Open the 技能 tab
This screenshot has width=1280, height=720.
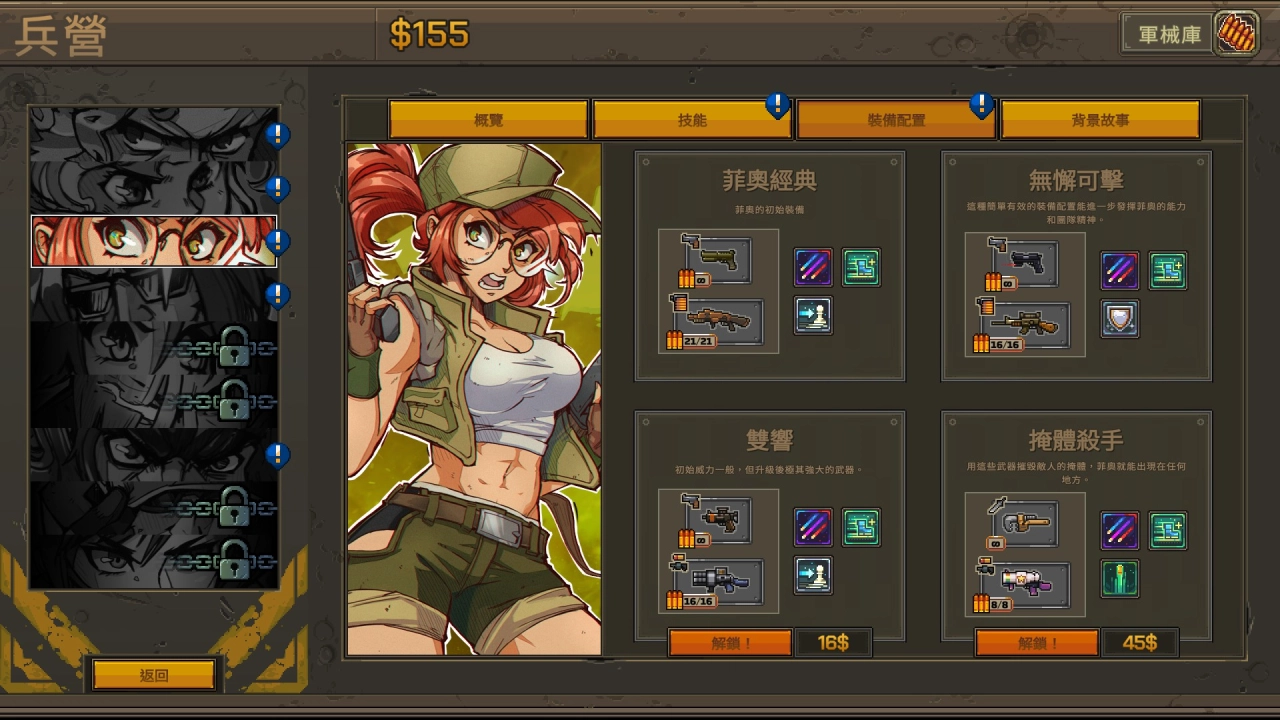tap(692, 118)
